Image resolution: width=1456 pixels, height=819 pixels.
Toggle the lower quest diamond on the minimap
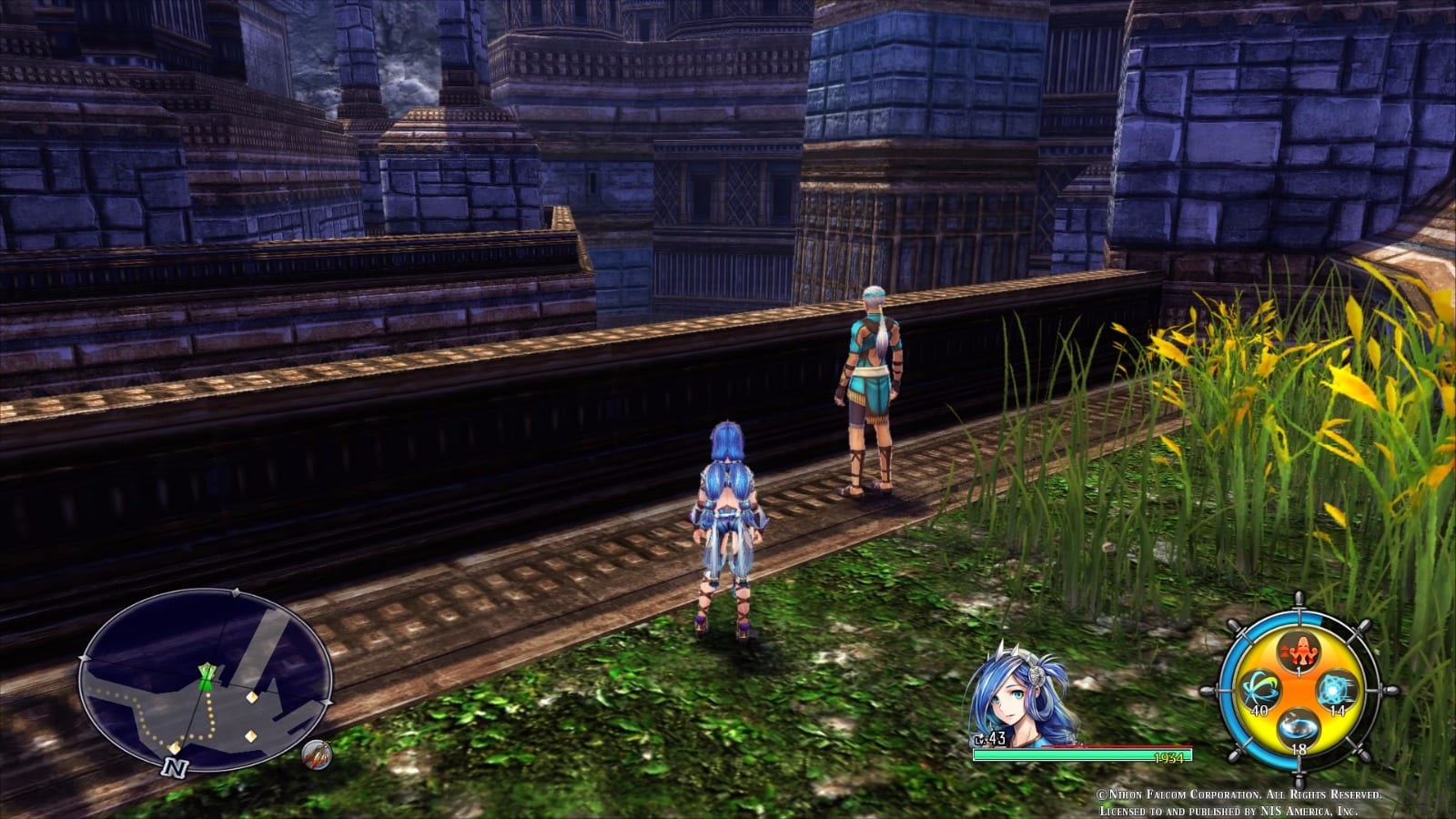(x=250, y=736)
